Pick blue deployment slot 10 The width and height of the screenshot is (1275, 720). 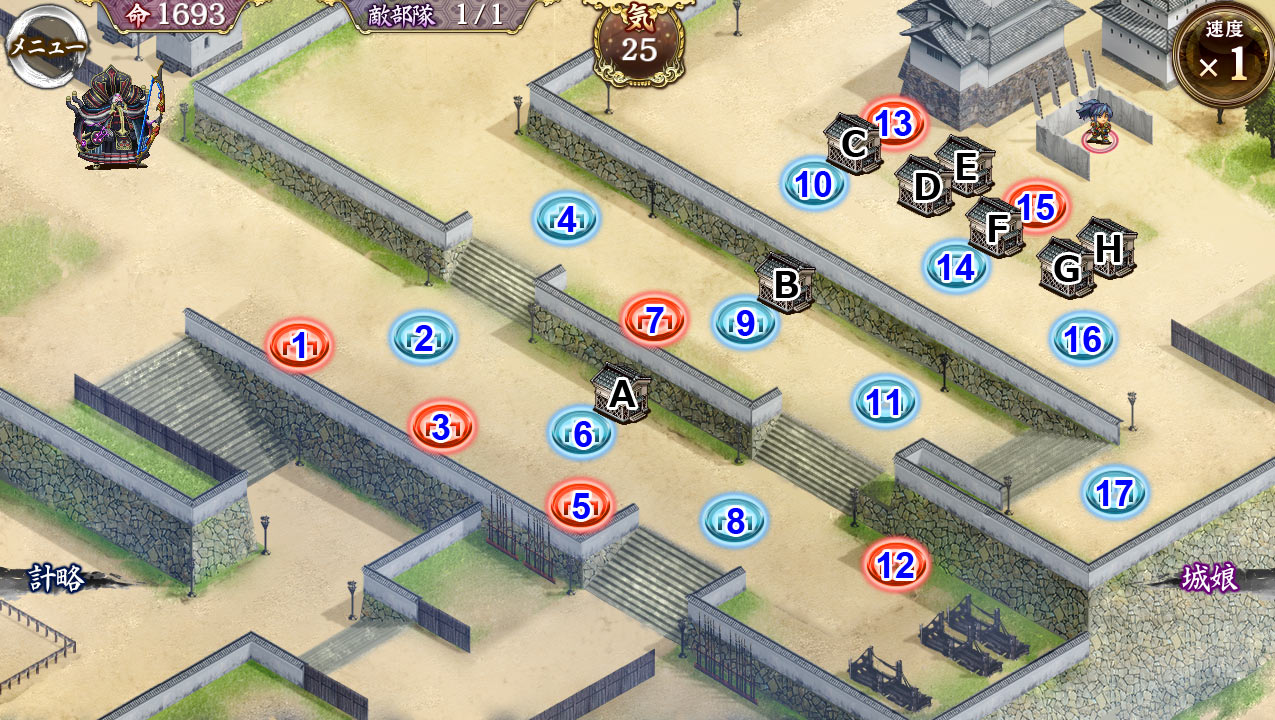coord(814,184)
